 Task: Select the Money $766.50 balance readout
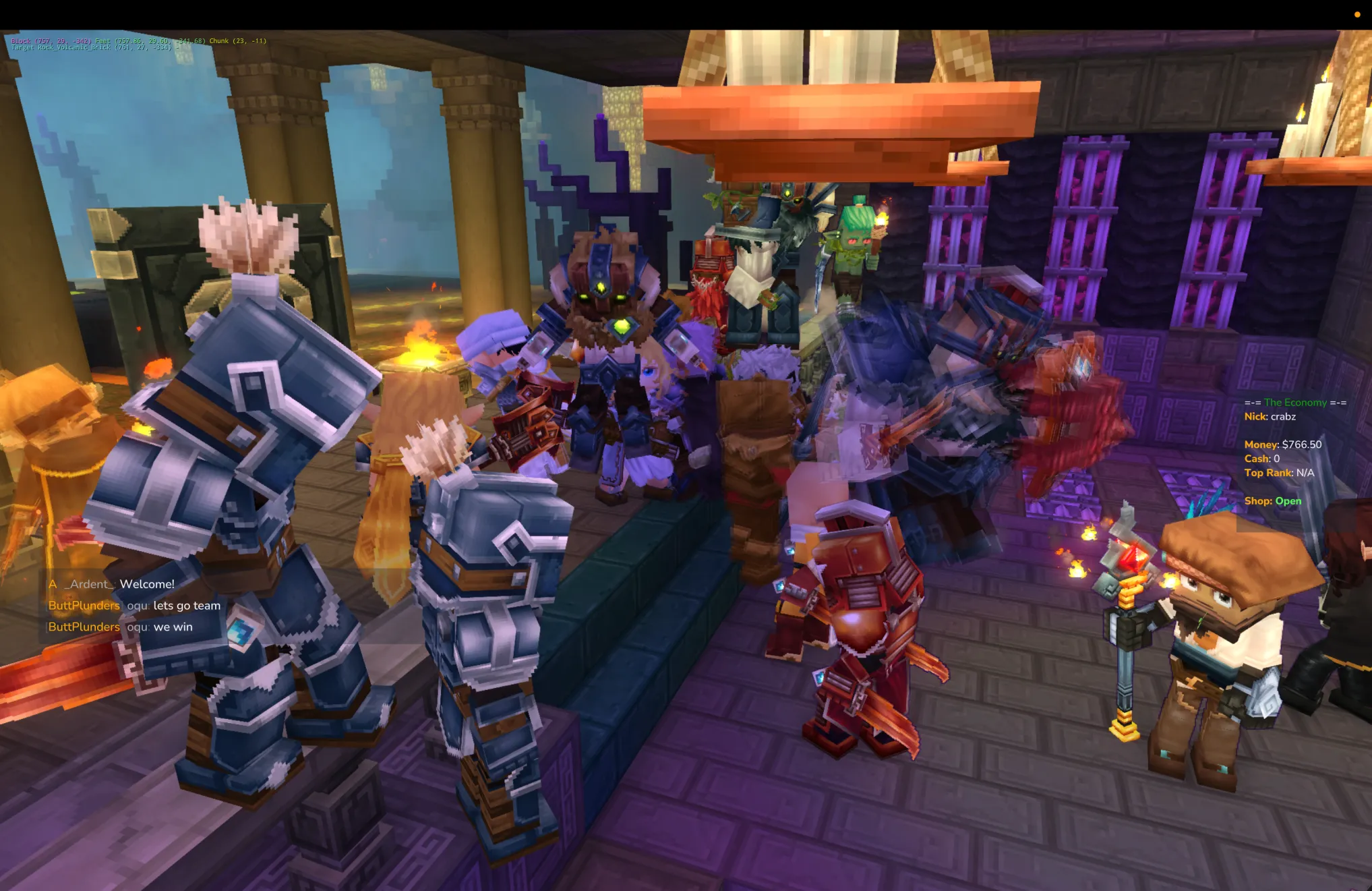1282,444
